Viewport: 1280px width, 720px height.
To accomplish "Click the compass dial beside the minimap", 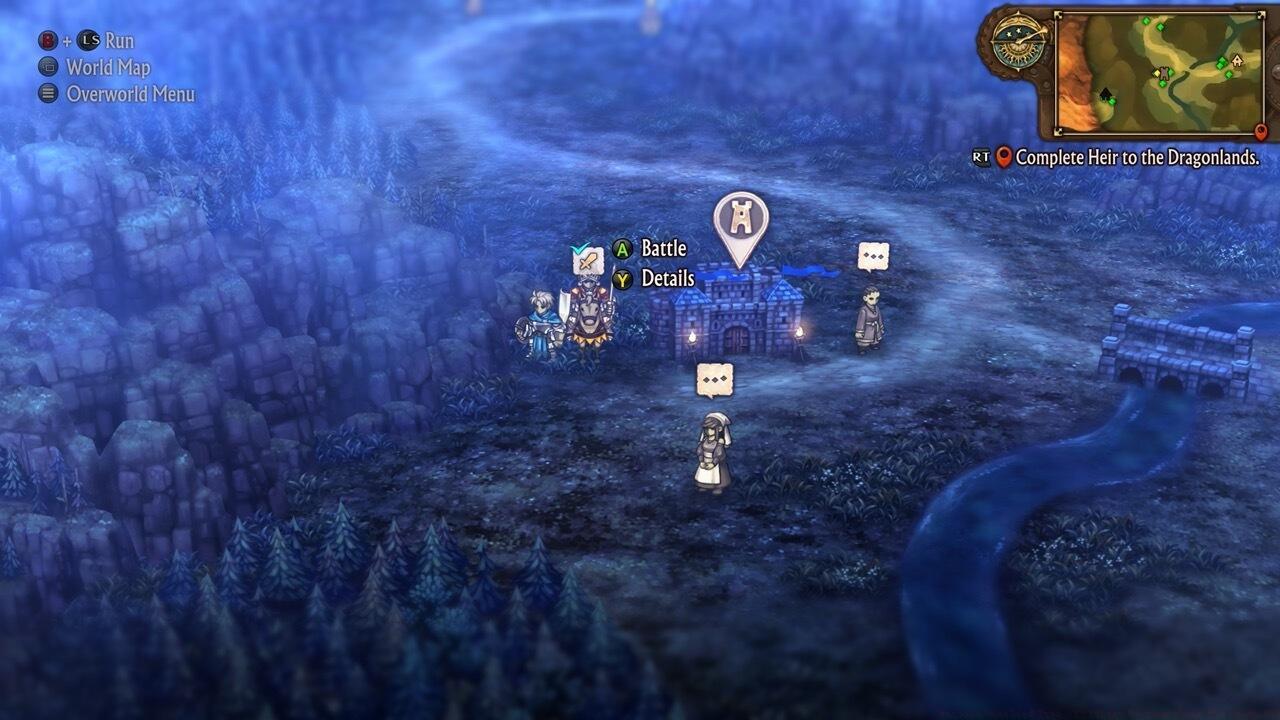I will pyautogui.click(x=1018, y=43).
